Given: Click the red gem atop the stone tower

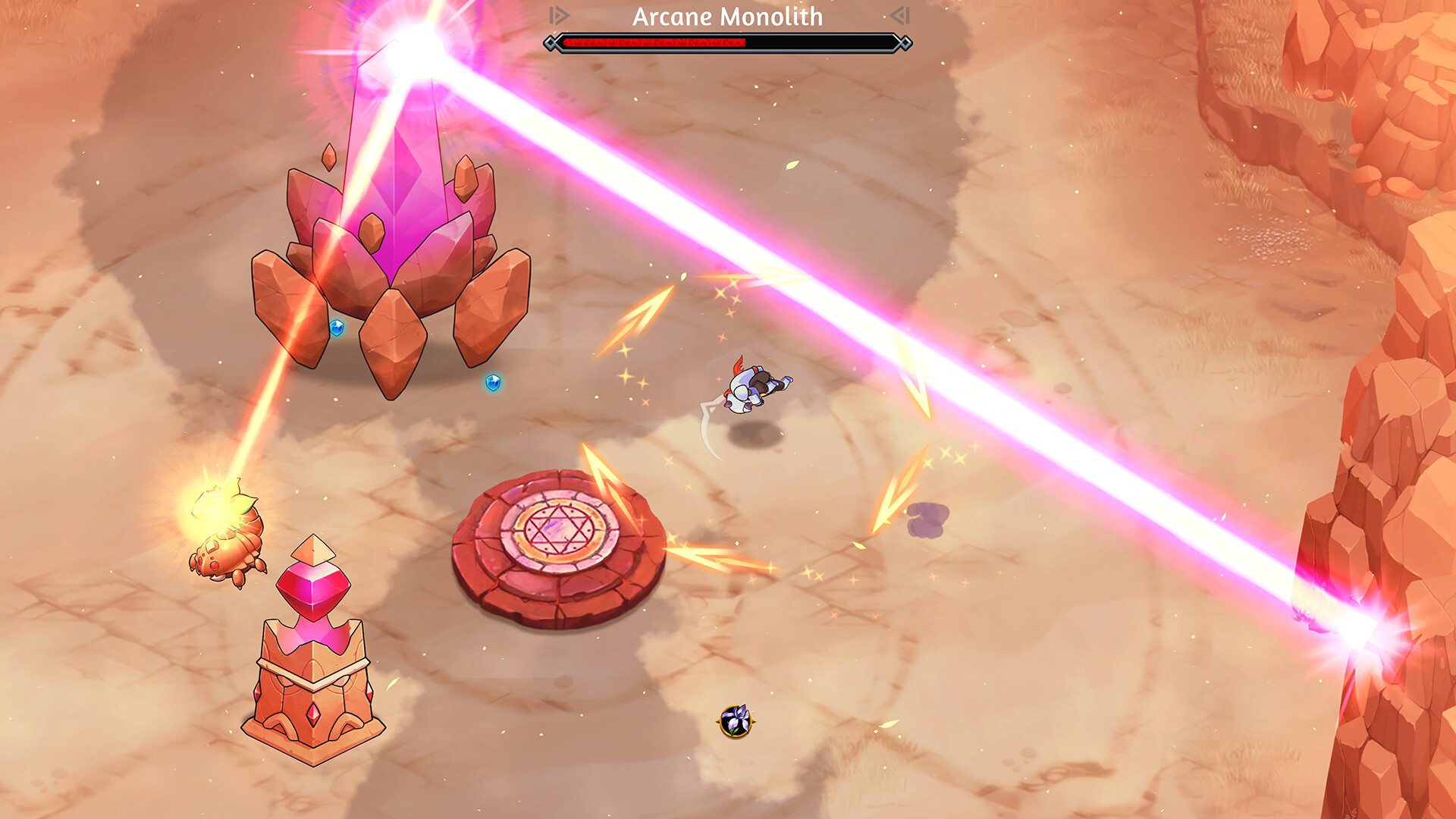Looking at the screenshot, I should tap(313, 588).
